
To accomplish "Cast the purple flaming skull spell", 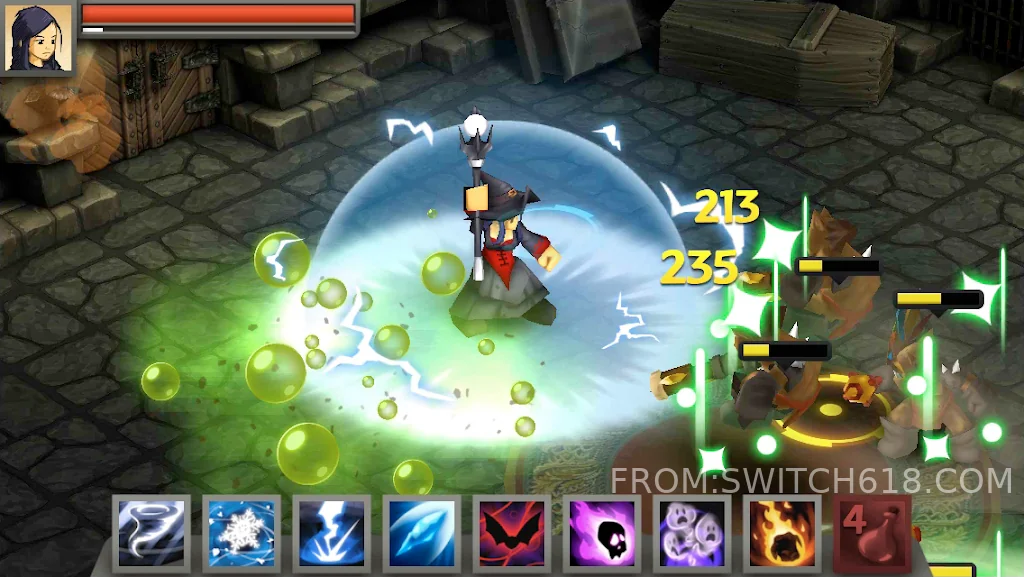I will click(601, 532).
